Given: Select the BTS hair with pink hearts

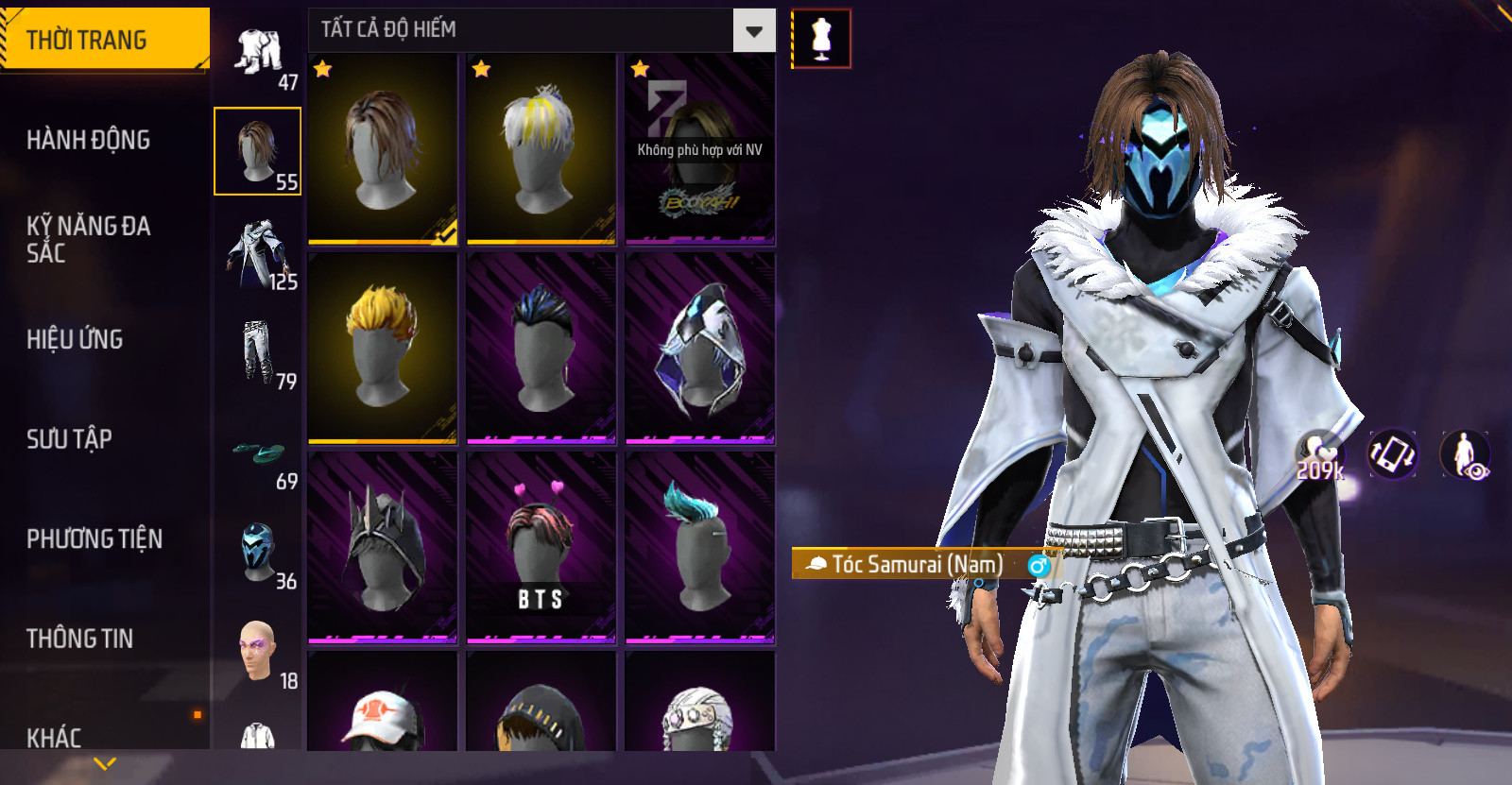Looking at the screenshot, I should [x=541, y=547].
